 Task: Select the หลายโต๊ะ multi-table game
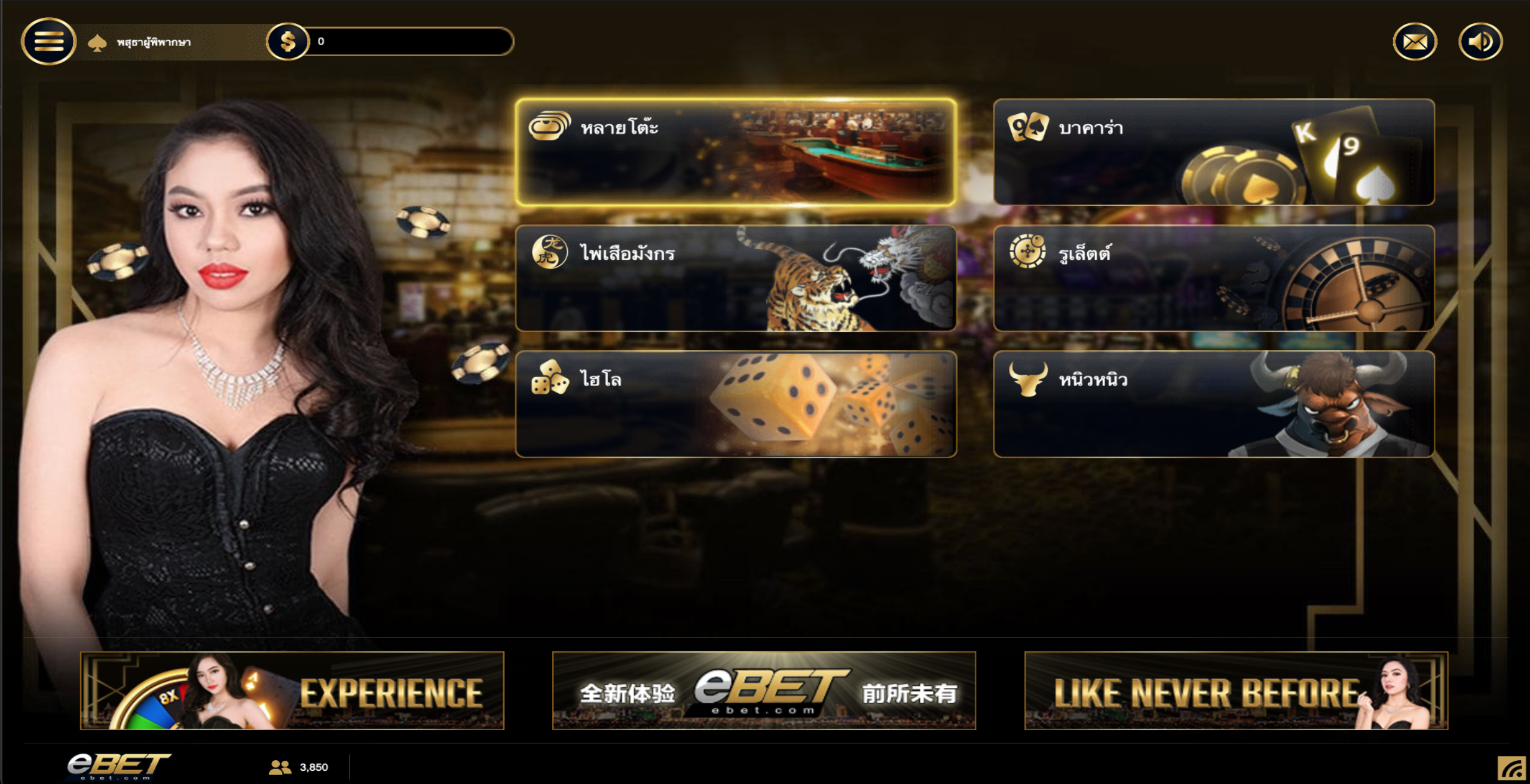pos(736,152)
